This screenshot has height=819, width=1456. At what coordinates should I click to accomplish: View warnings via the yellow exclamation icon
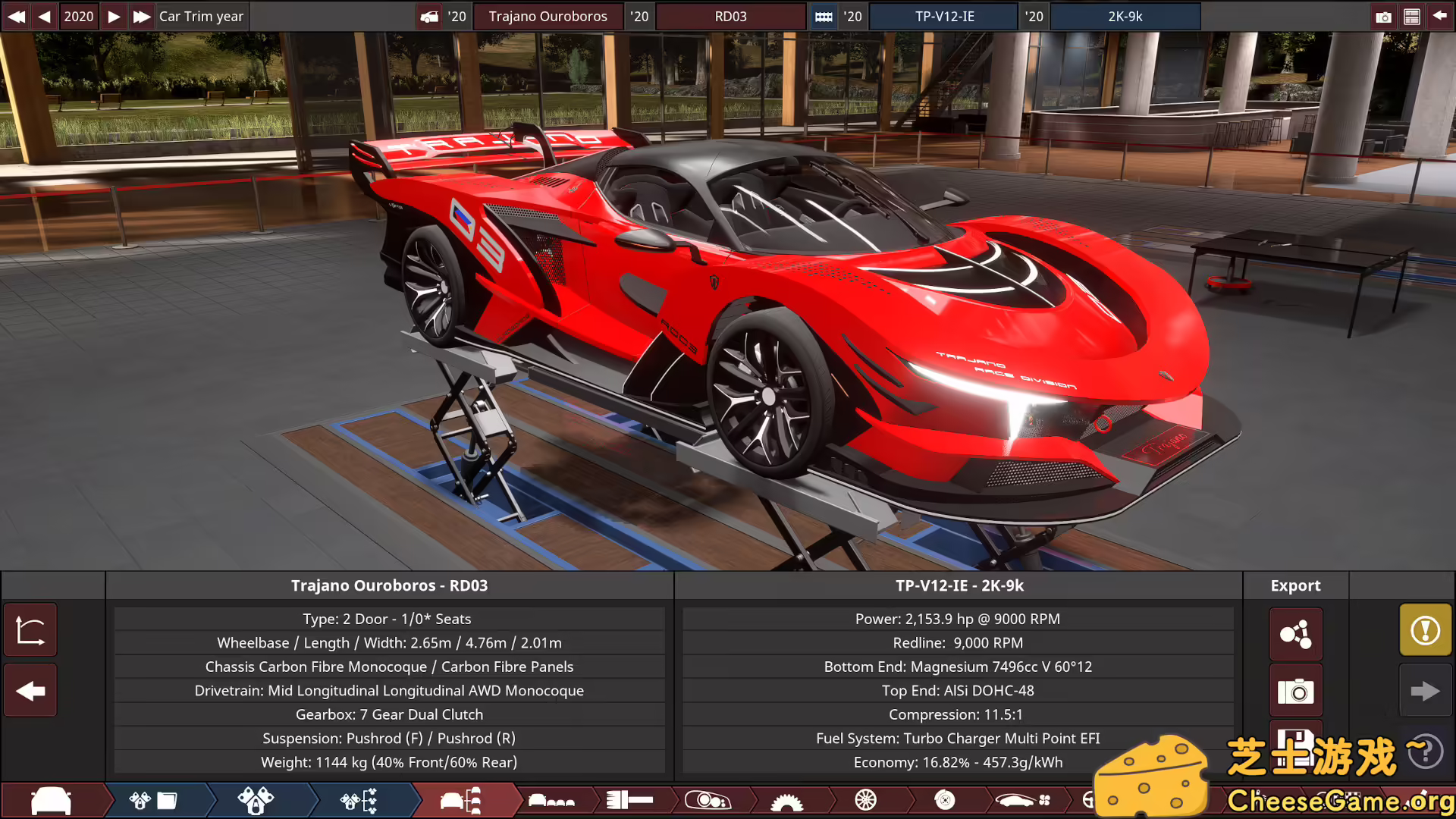point(1425,629)
